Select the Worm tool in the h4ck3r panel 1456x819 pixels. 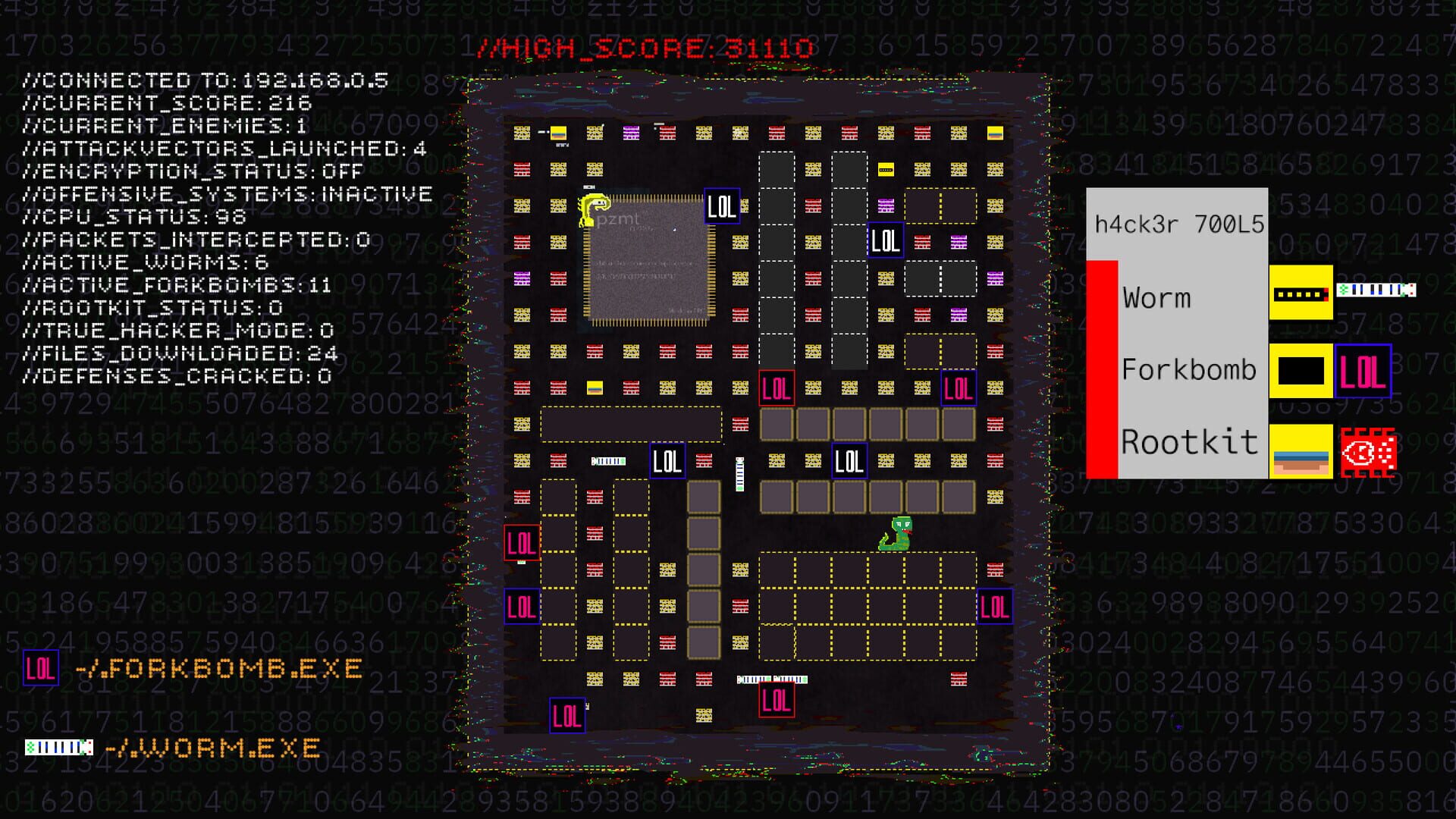point(1156,298)
